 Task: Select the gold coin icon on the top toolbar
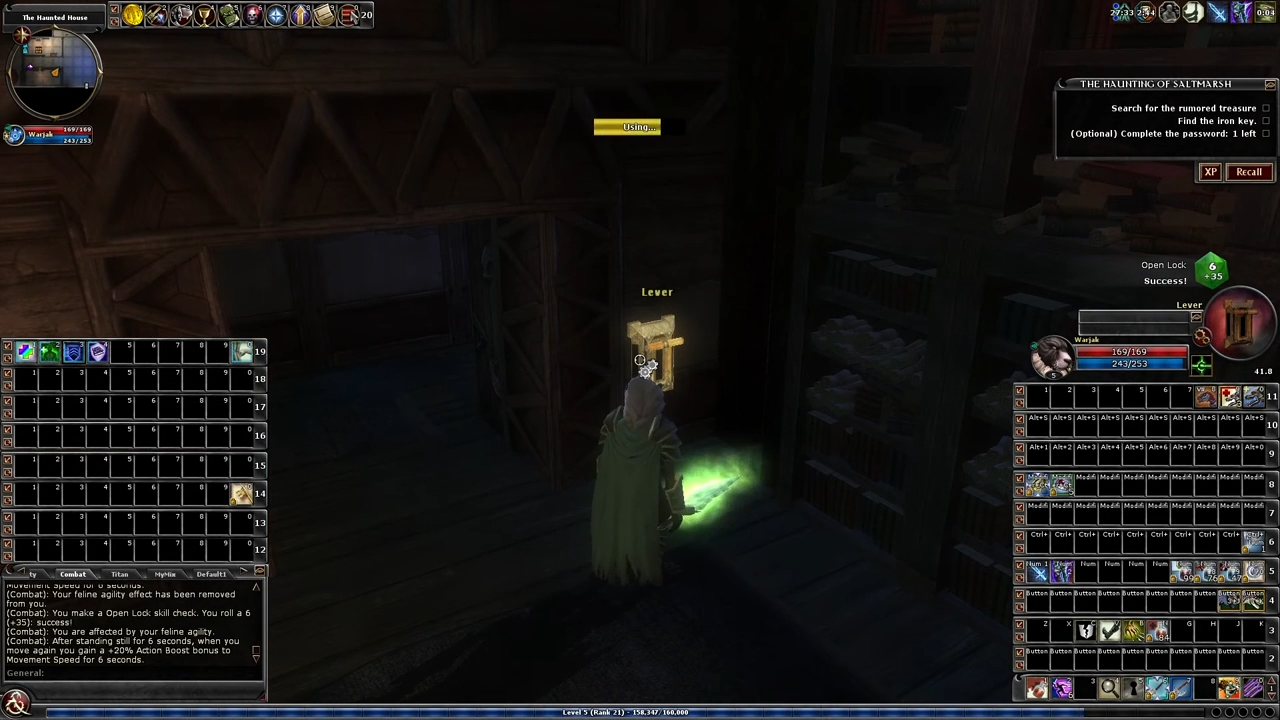(x=131, y=13)
